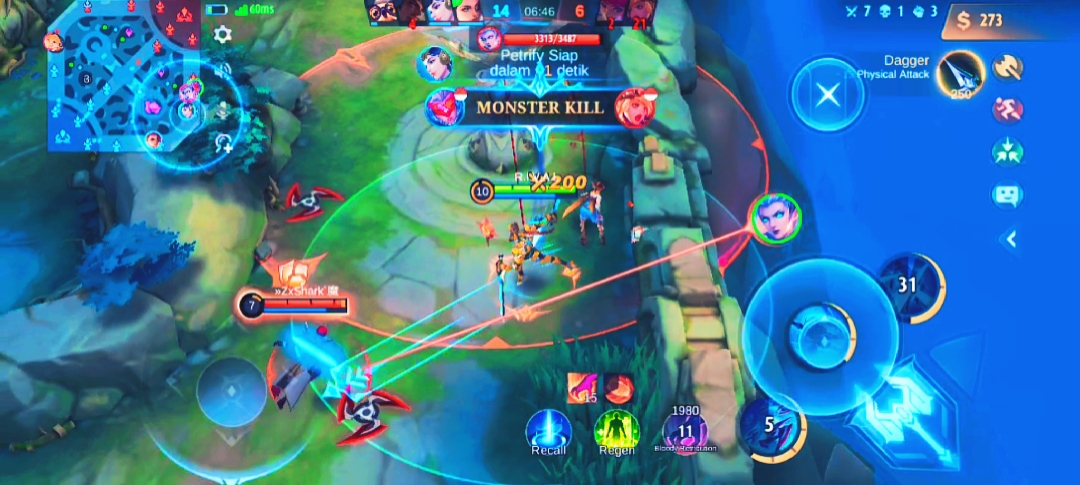The height and width of the screenshot is (485, 1080).
Task: Open the quick chat bubble
Action: click(x=1007, y=195)
